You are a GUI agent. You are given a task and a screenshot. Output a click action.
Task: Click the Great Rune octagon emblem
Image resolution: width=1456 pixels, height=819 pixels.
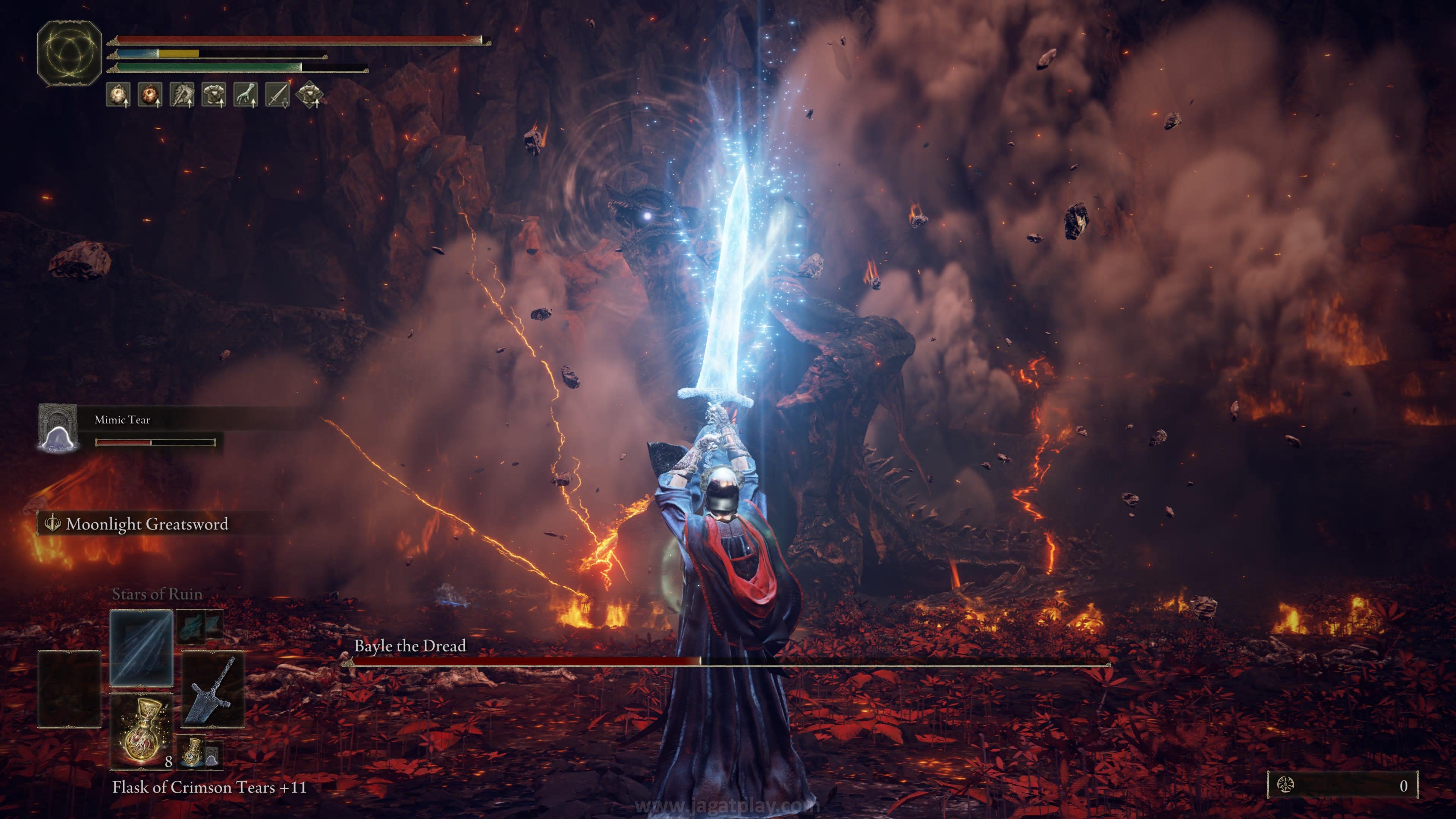69,53
